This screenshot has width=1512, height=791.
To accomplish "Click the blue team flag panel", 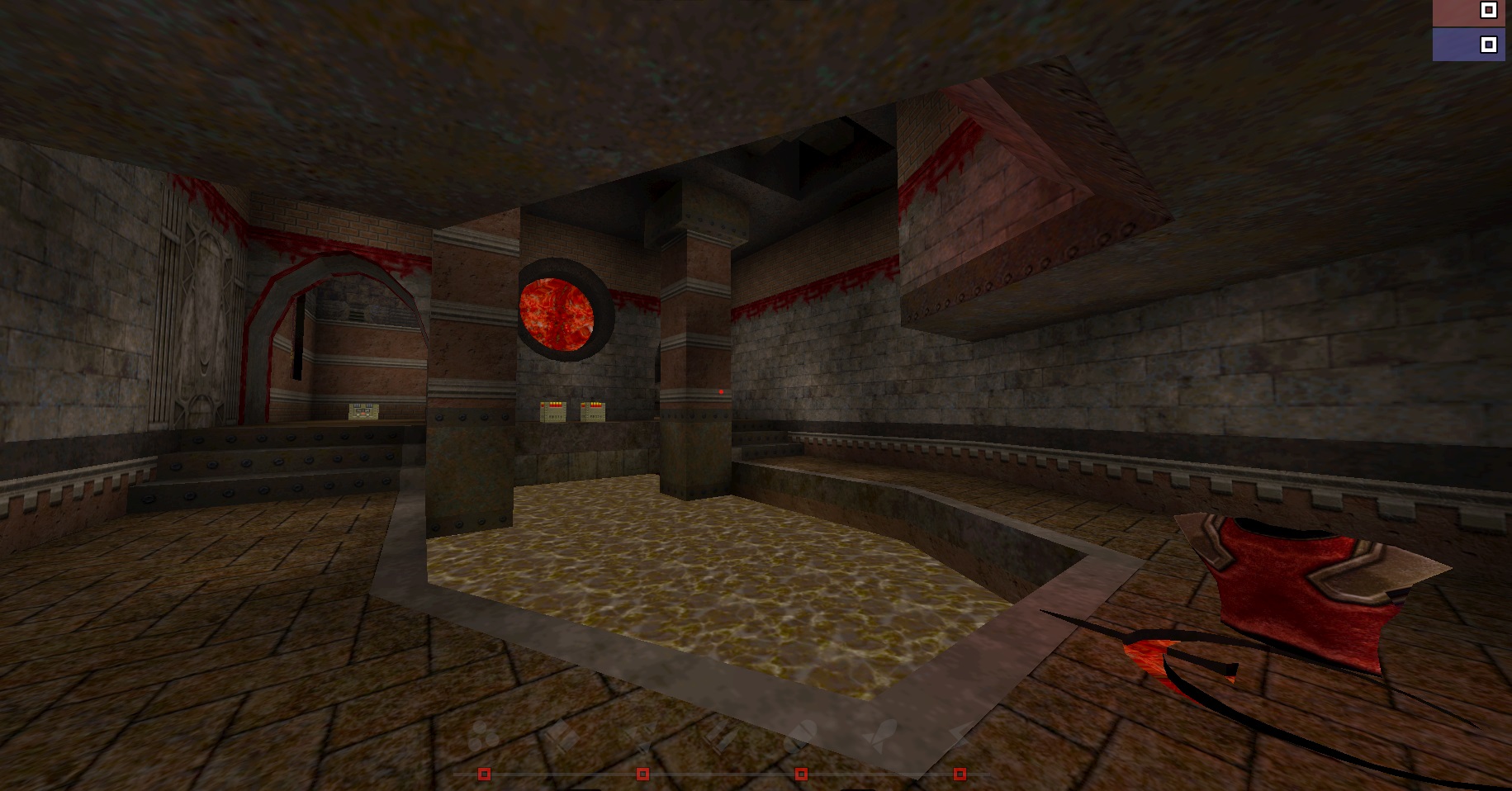I will (x=1472, y=45).
